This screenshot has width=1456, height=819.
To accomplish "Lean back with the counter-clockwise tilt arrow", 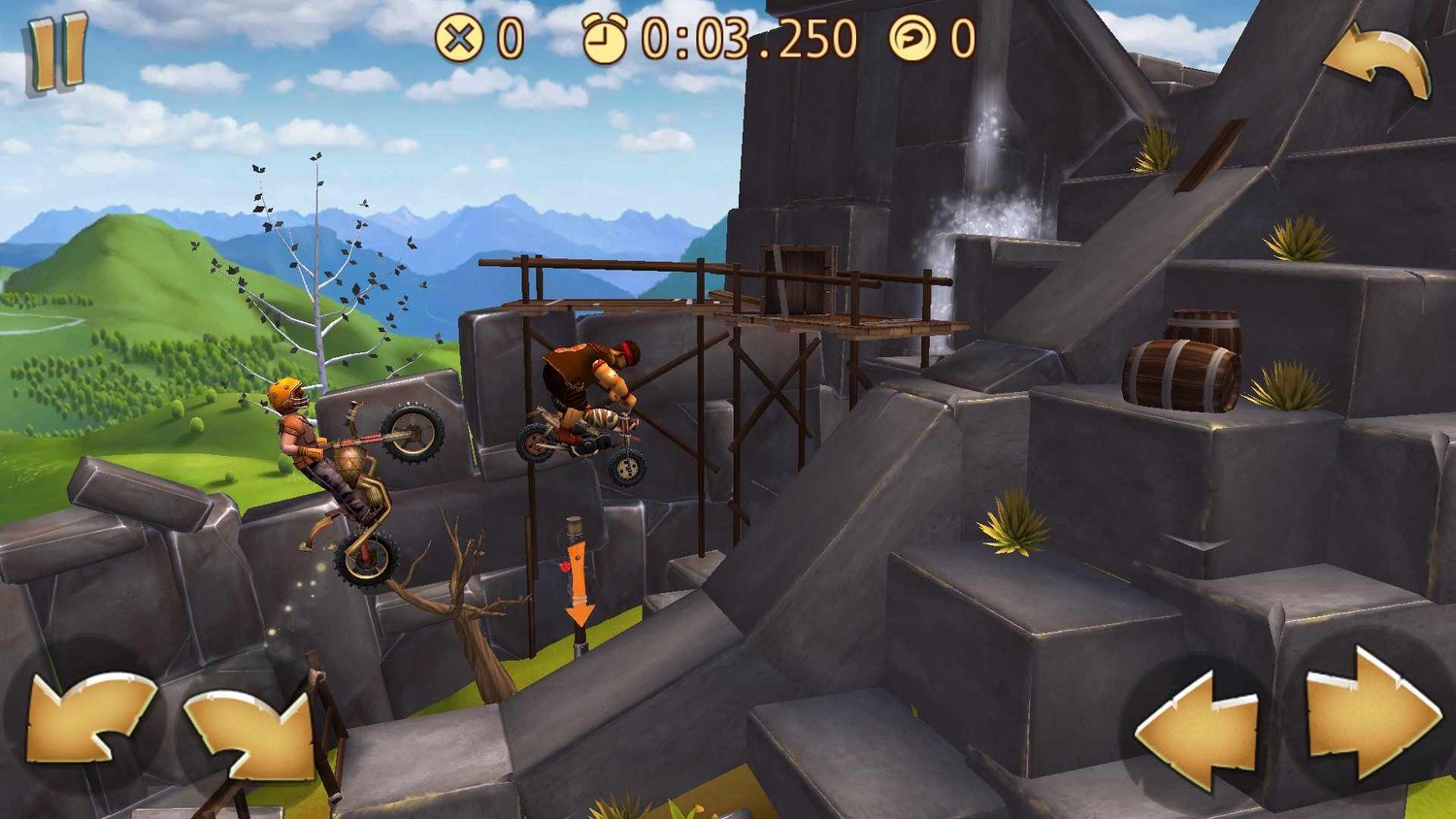I will [x=87, y=718].
